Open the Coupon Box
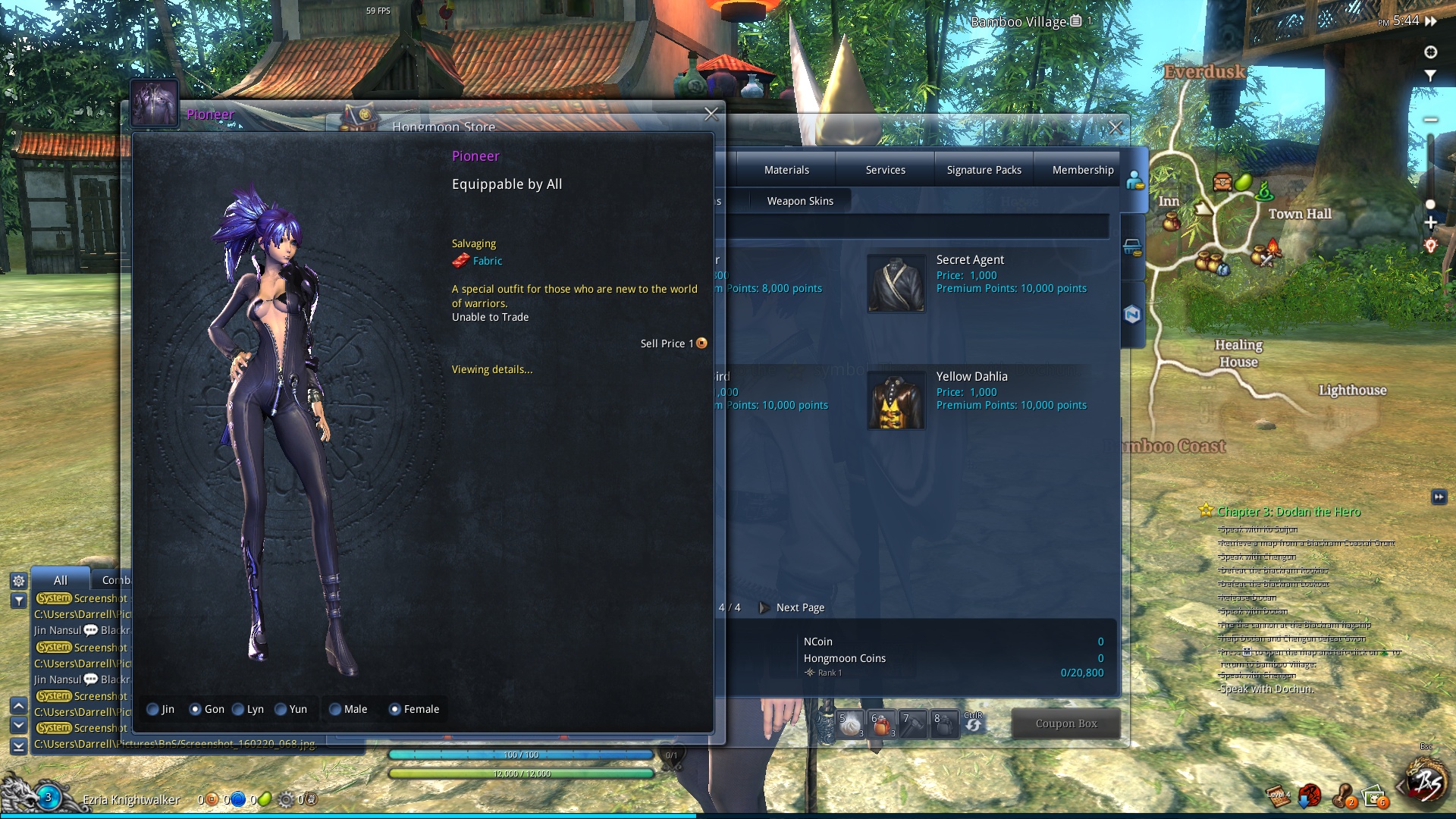 click(x=1065, y=723)
